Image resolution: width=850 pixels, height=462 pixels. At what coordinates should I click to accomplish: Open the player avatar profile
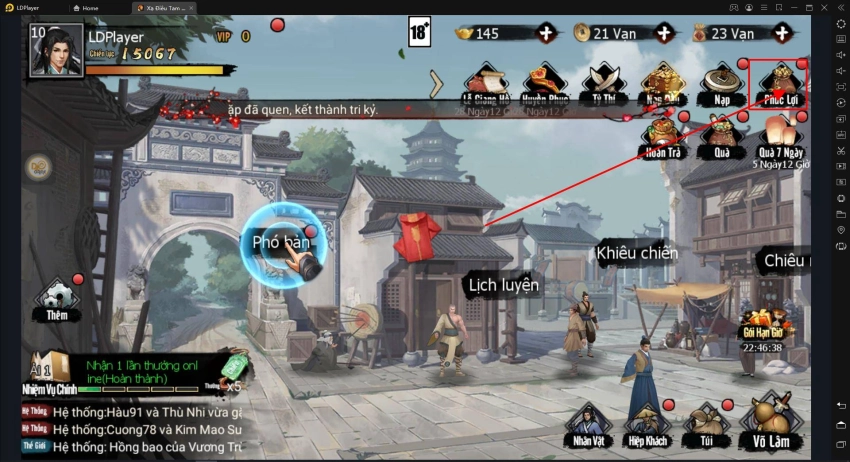click(x=56, y=50)
